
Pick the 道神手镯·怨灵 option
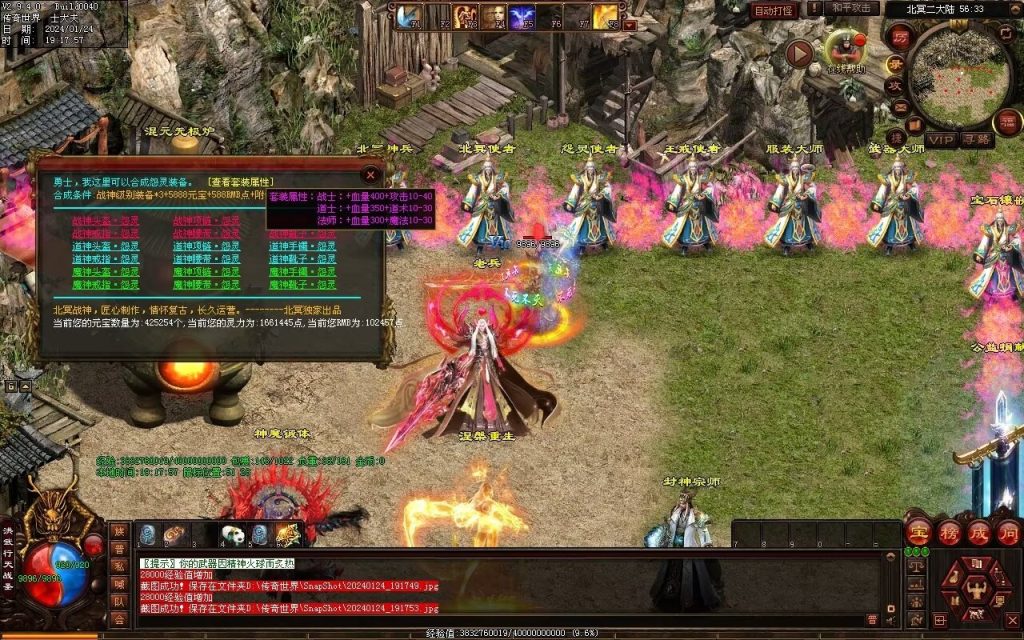pyautogui.click(x=302, y=246)
